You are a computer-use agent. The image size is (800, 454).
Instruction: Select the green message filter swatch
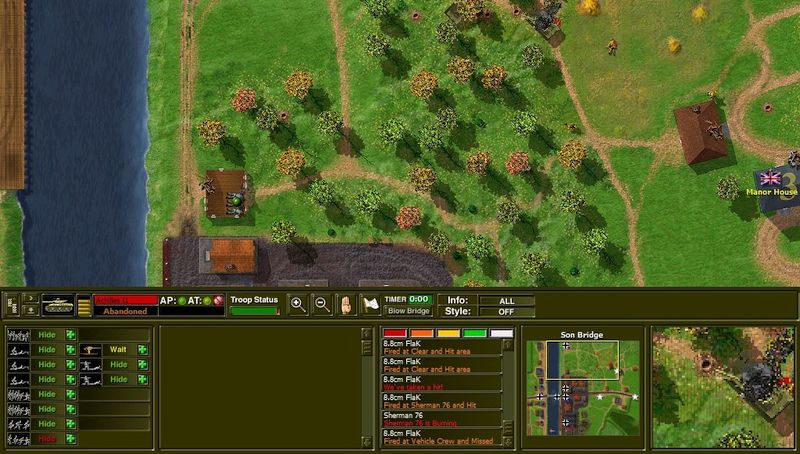(475, 333)
